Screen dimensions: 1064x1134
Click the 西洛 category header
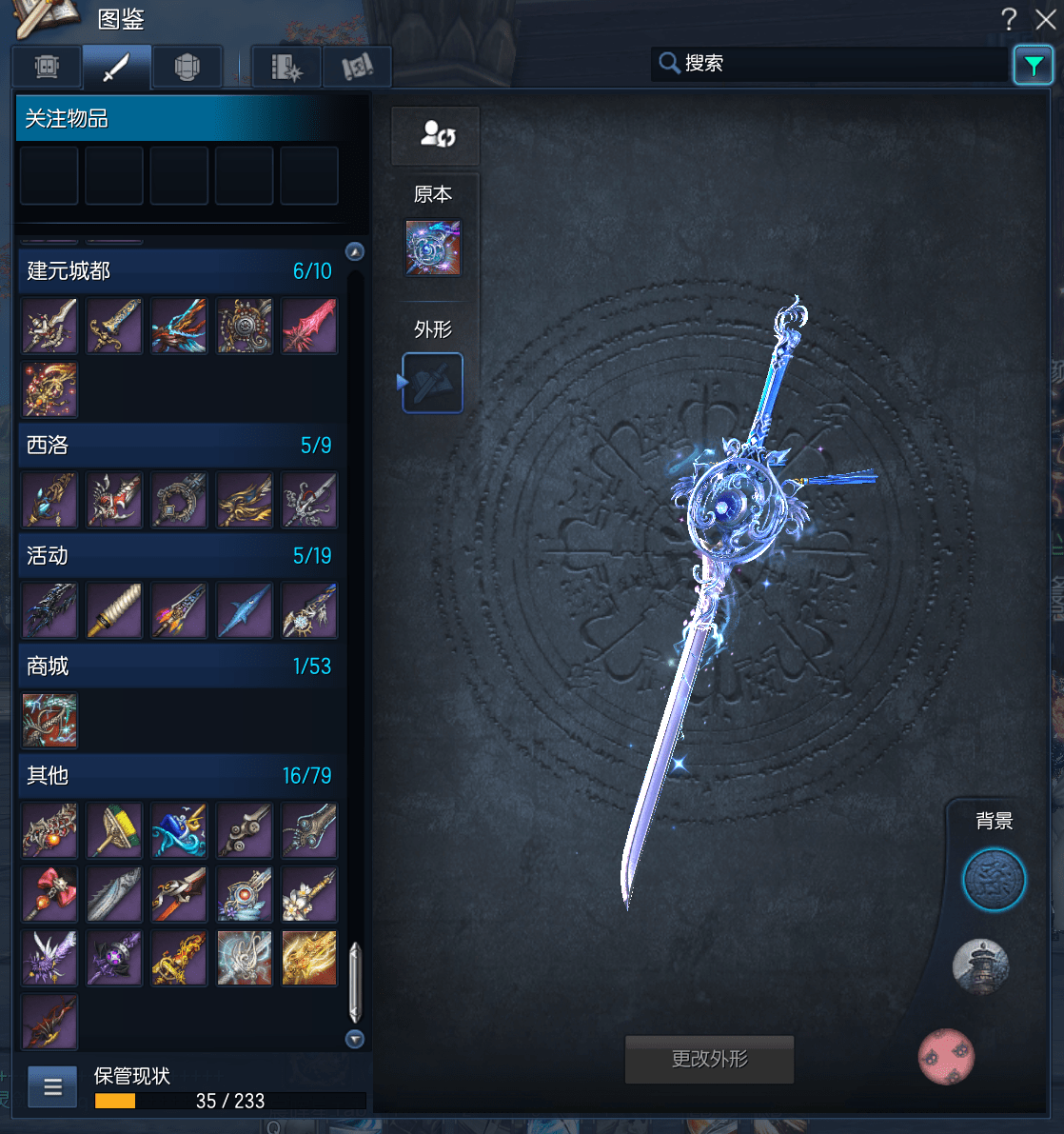tap(179, 446)
